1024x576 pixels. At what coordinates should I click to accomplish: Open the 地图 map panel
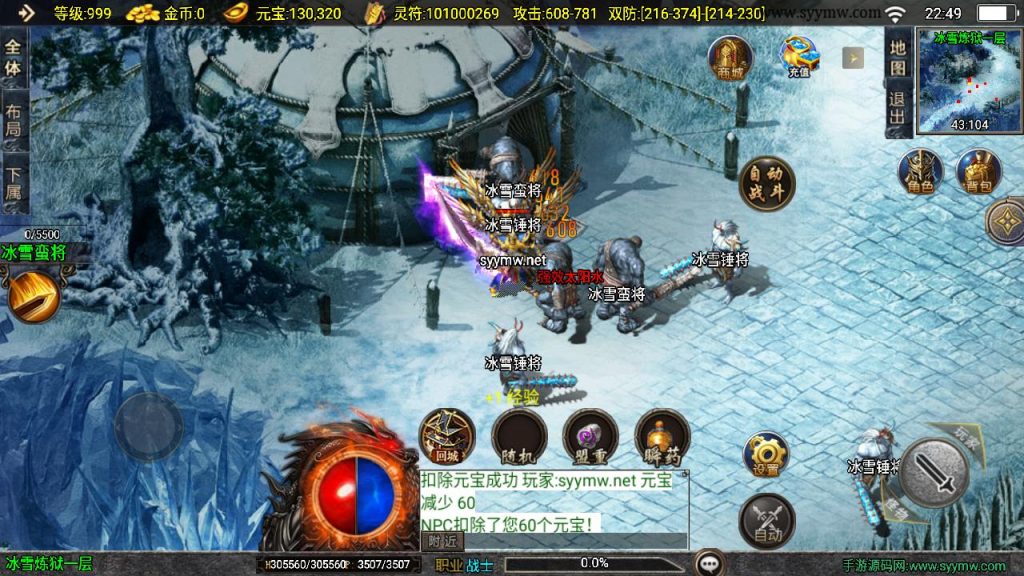(x=898, y=57)
